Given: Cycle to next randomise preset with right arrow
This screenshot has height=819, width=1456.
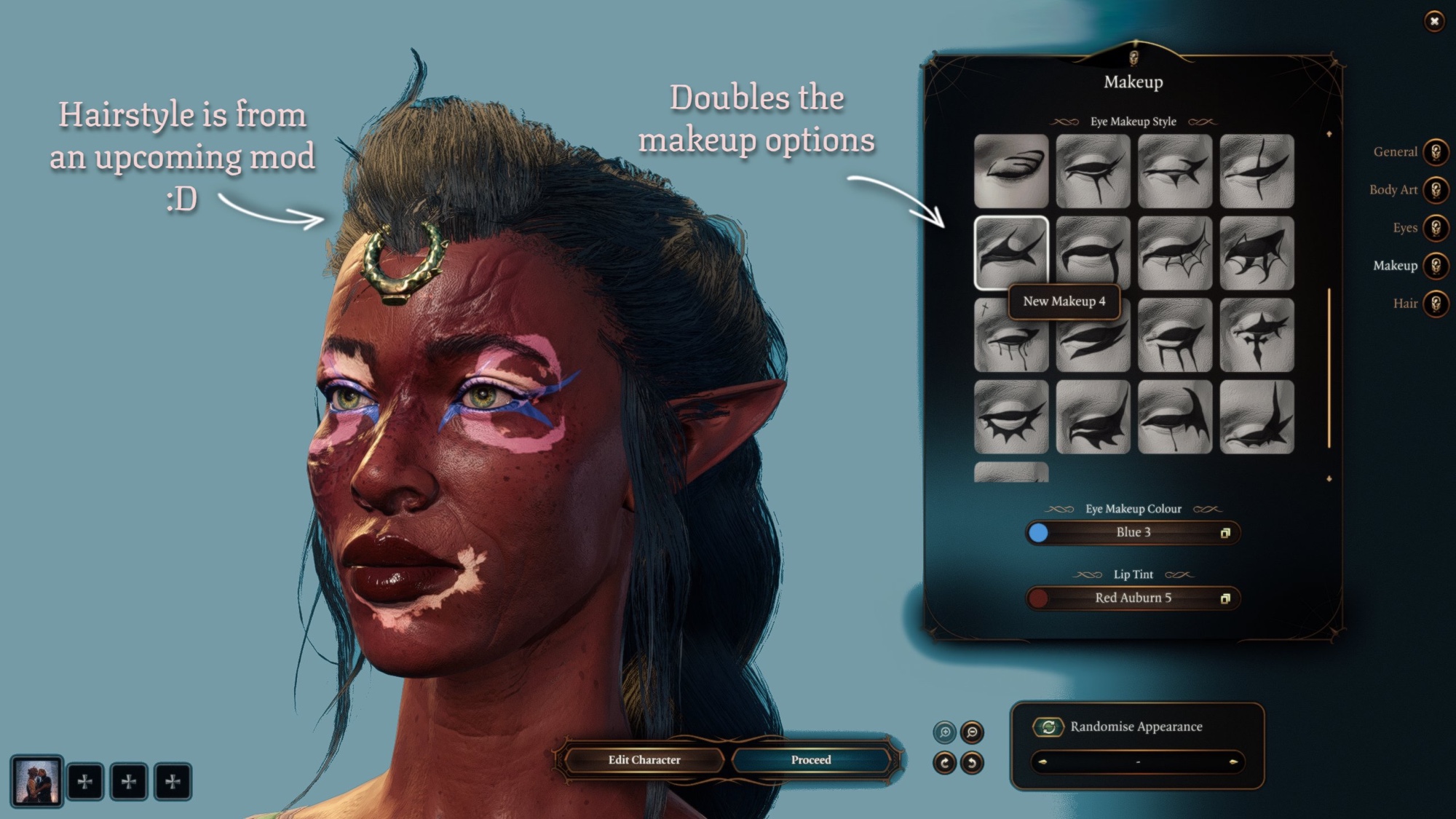Looking at the screenshot, I should (x=1233, y=762).
